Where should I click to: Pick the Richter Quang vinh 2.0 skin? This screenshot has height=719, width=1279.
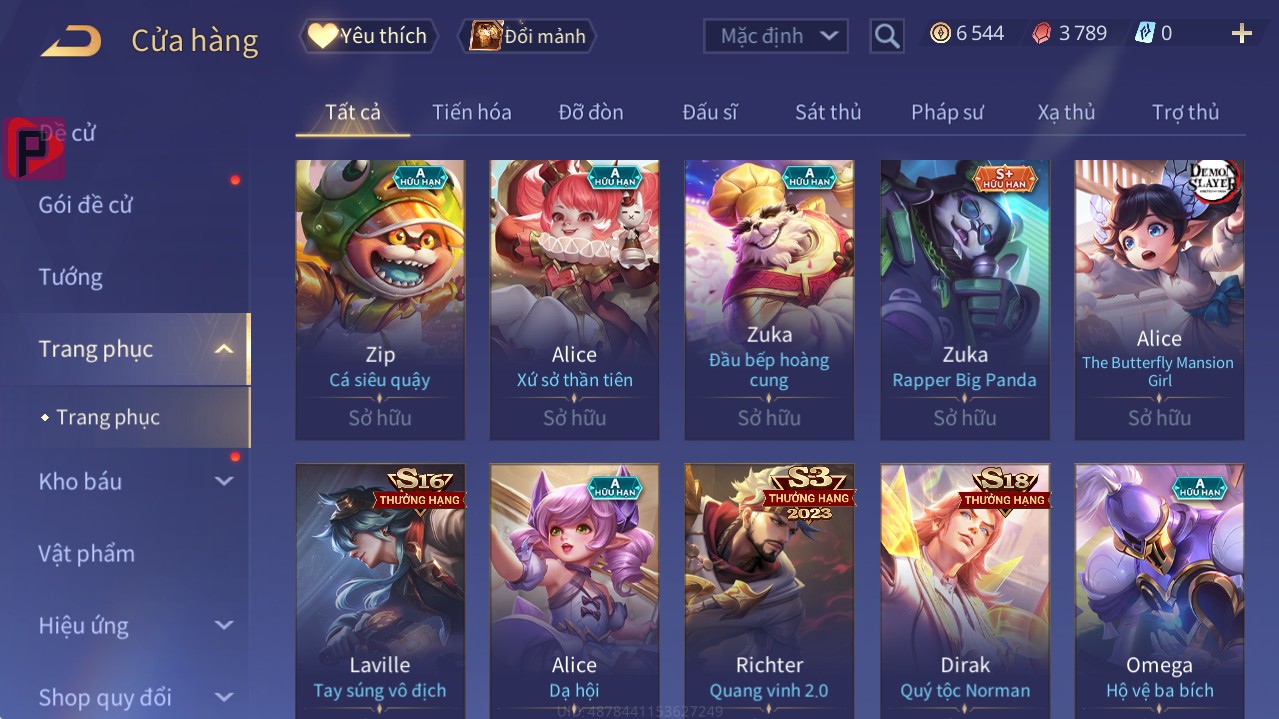tap(769, 590)
